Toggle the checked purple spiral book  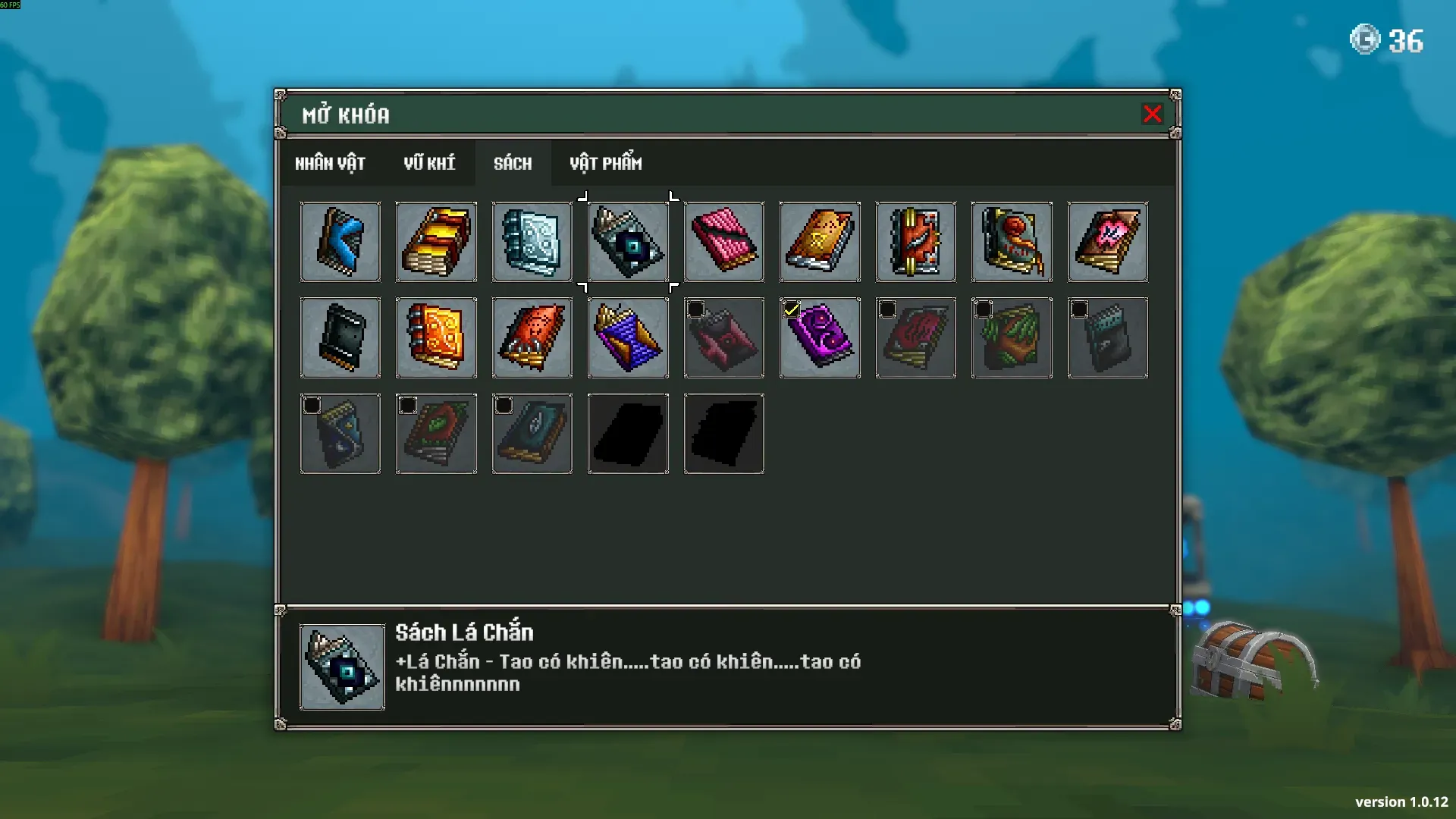click(x=820, y=337)
